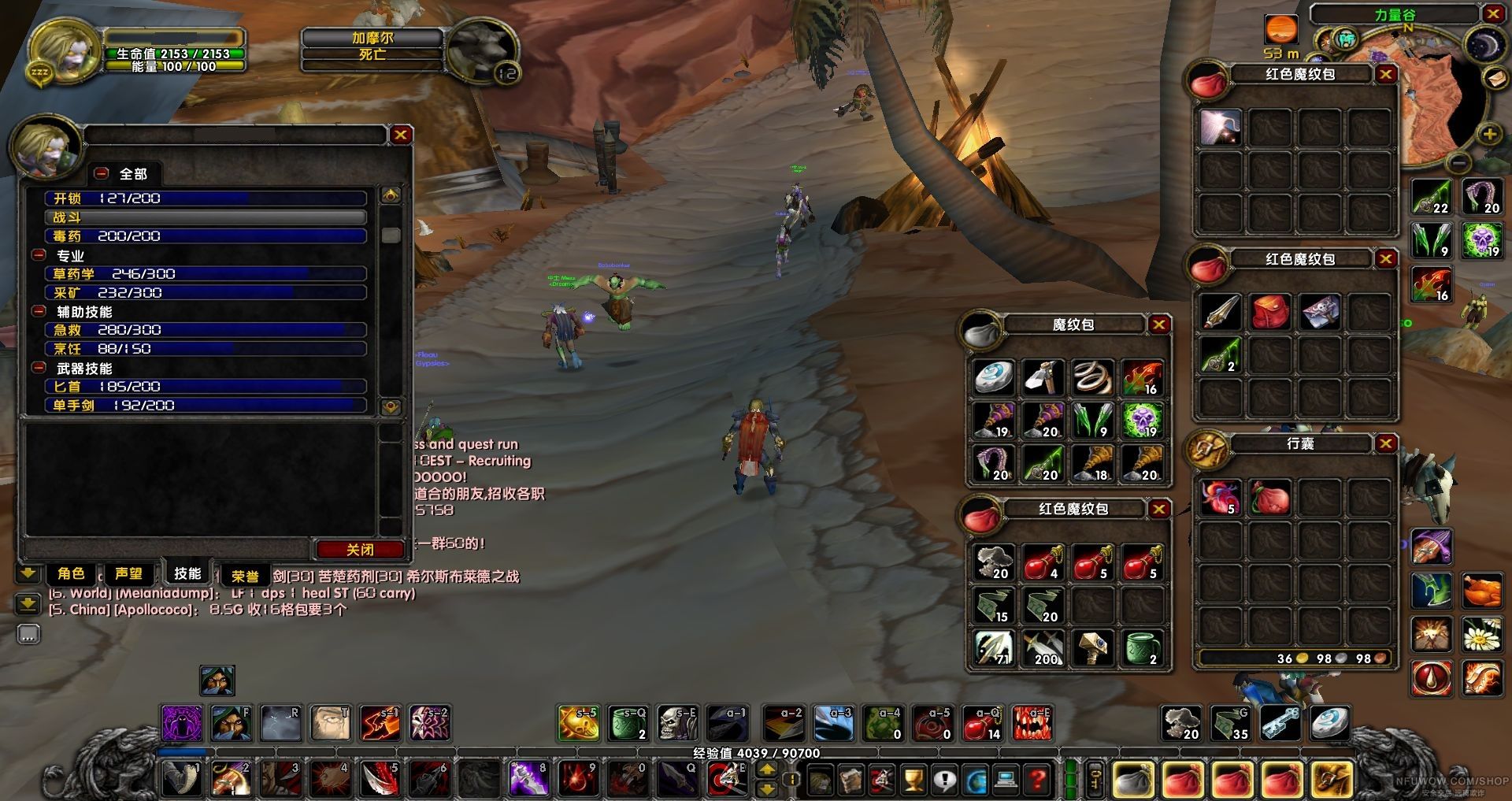Select the 草药学 herbalism skill row

206,274
